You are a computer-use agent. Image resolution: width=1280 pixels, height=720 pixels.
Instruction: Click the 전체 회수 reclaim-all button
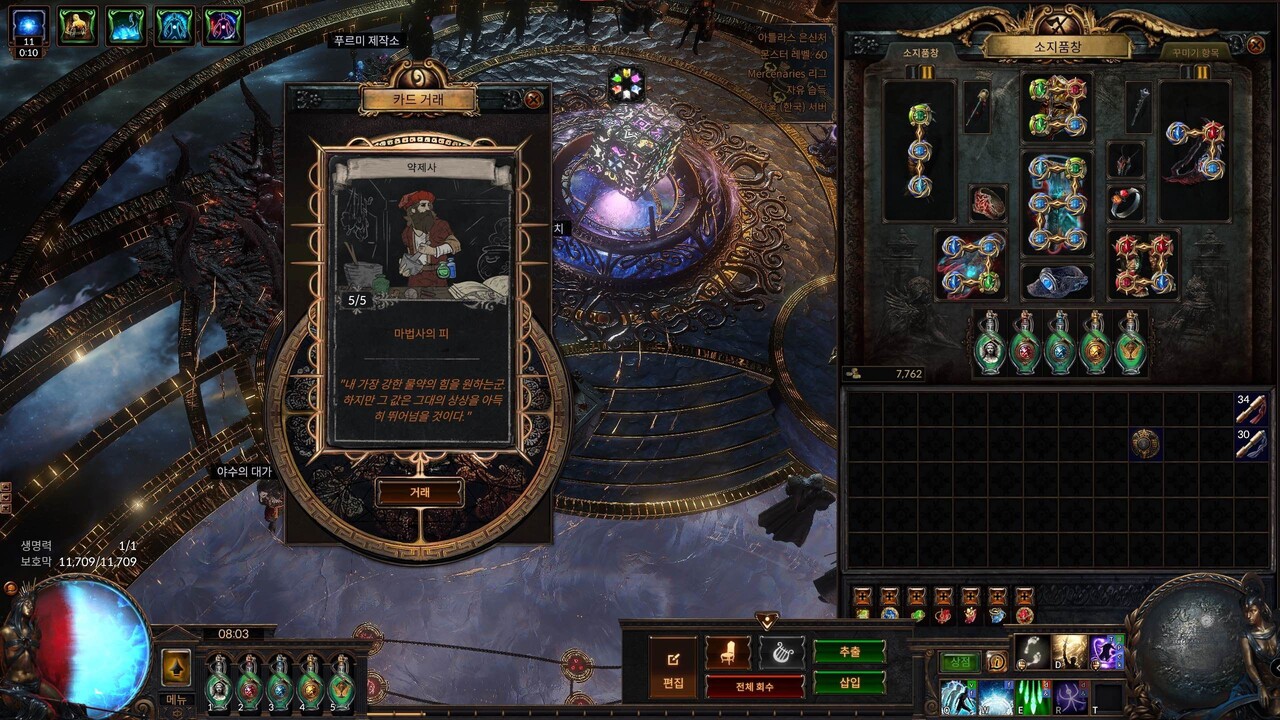[x=754, y=687]
